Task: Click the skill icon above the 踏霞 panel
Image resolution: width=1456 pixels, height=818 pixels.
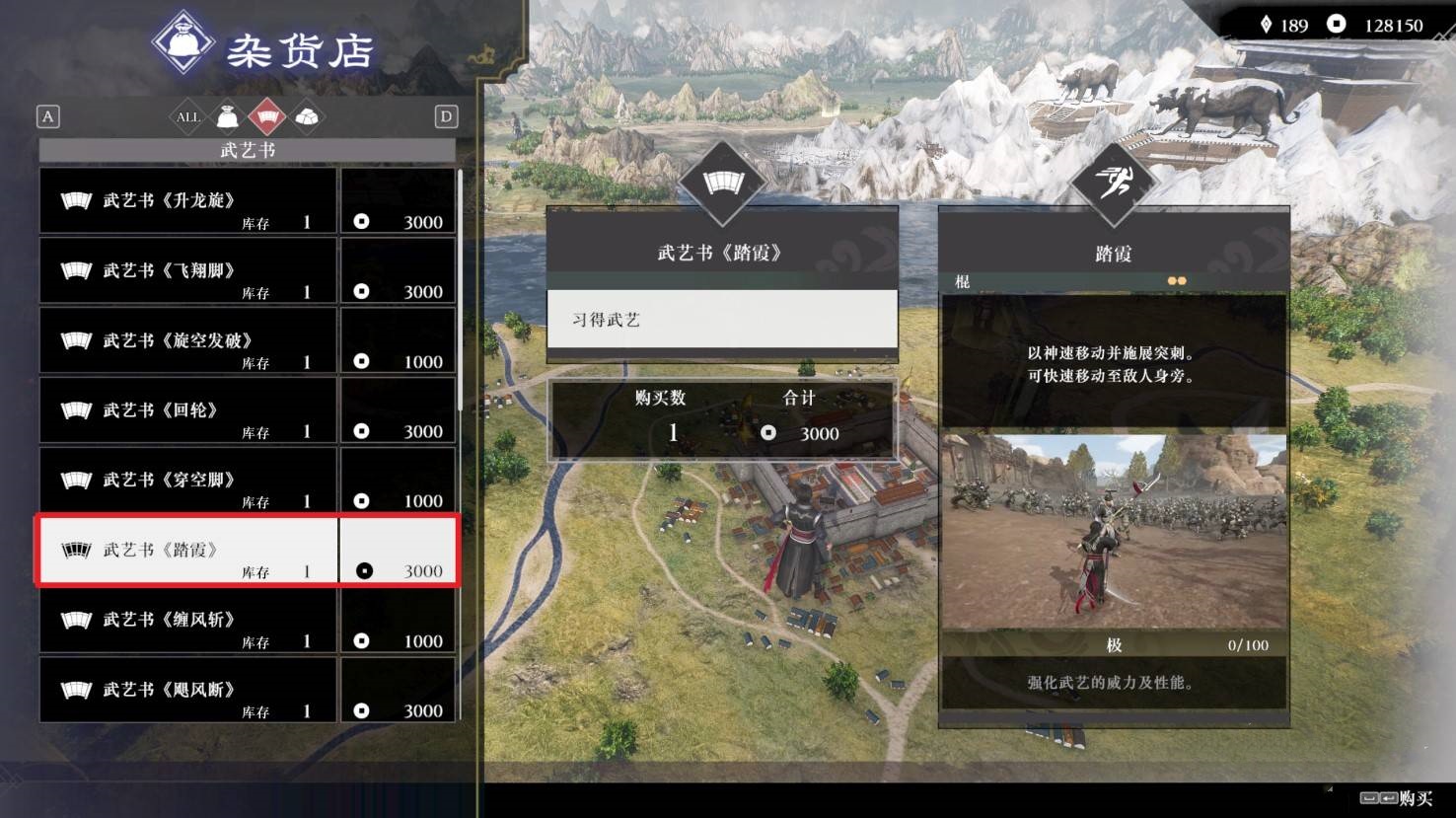Action: [x=1113, y=181]
